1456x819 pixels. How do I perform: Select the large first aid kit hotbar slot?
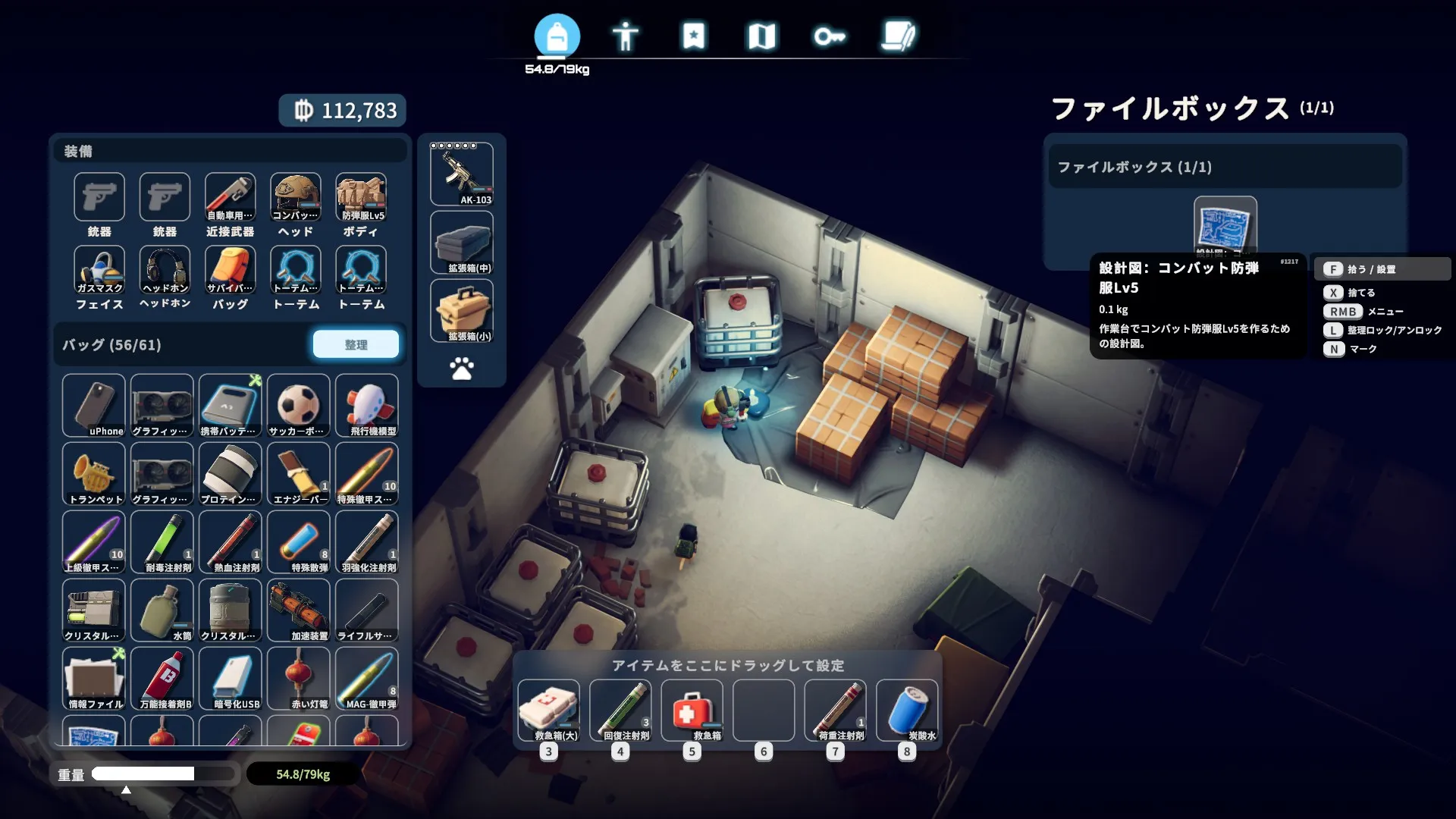coord(548,711)
